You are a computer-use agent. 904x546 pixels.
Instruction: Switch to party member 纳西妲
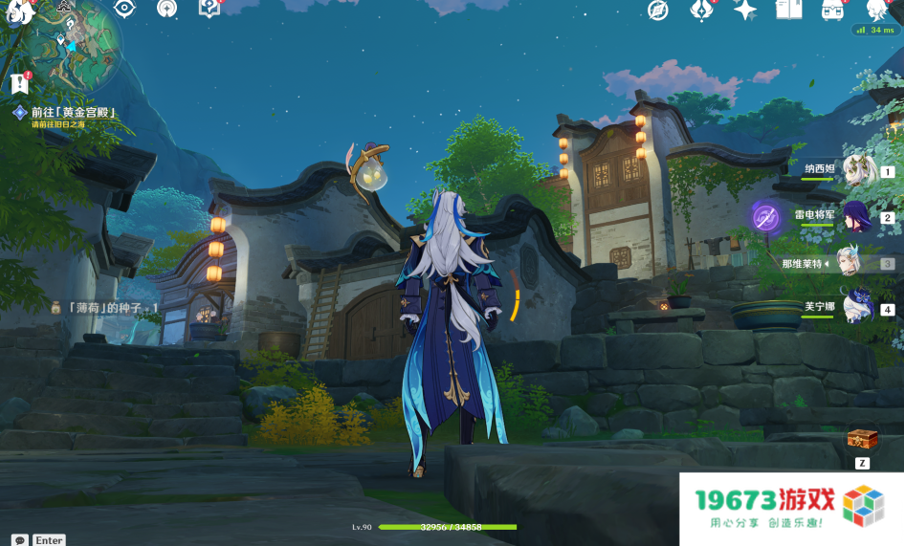(858, 171)
